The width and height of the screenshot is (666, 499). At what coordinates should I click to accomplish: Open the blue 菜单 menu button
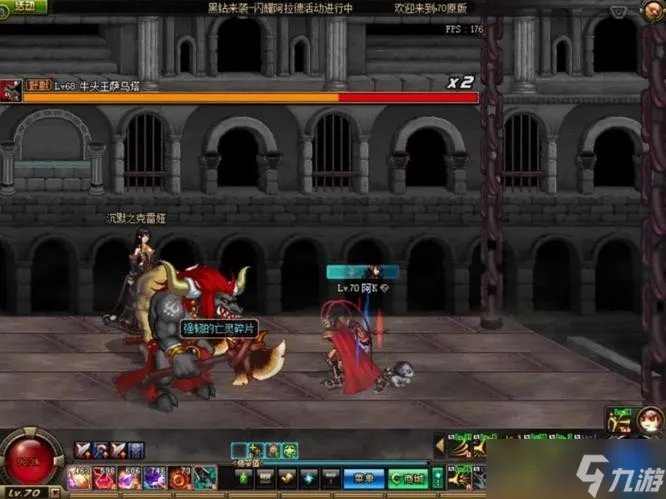(361, 479)
